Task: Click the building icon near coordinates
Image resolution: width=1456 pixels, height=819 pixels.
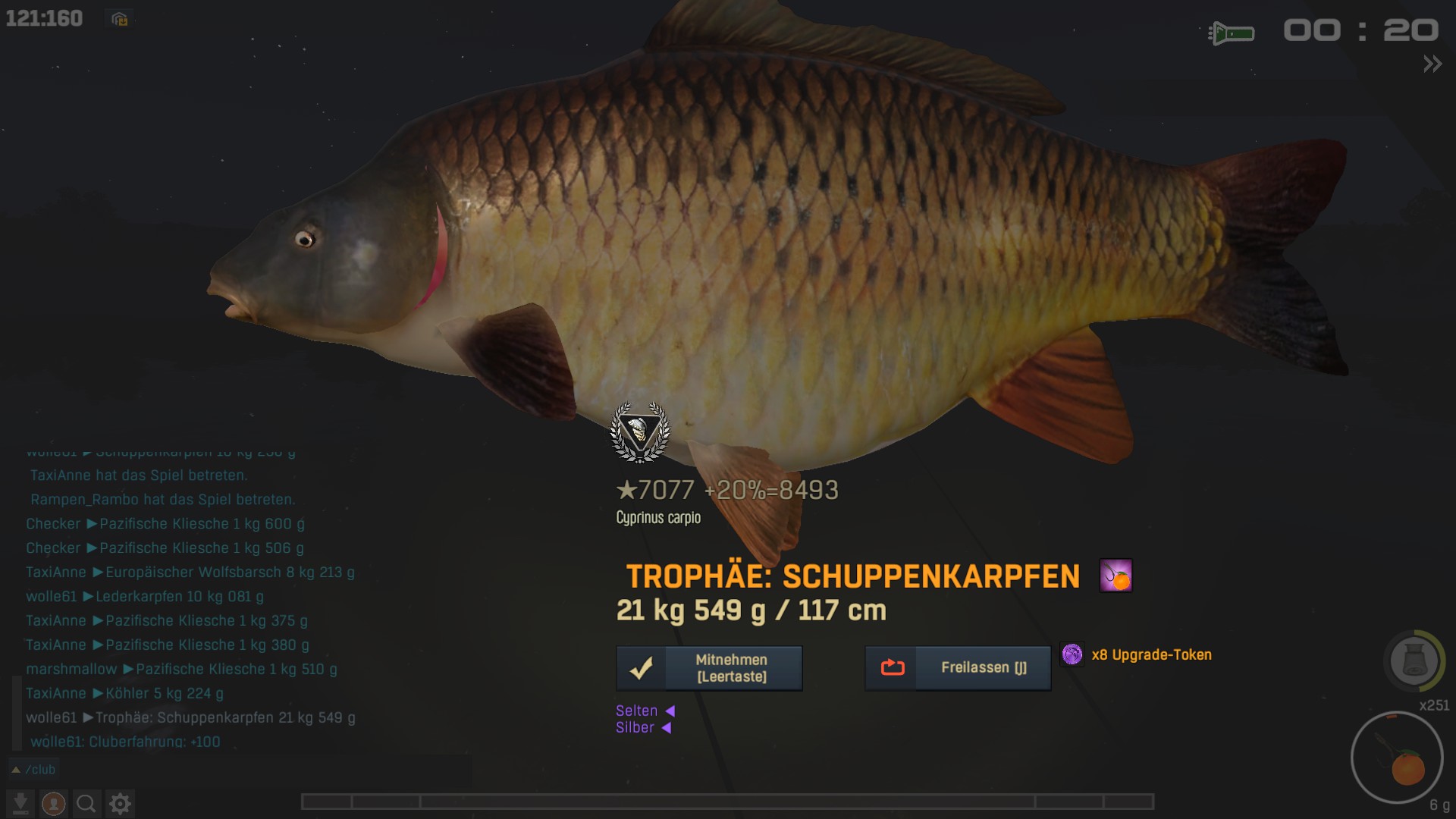Action: pos(119,20)
